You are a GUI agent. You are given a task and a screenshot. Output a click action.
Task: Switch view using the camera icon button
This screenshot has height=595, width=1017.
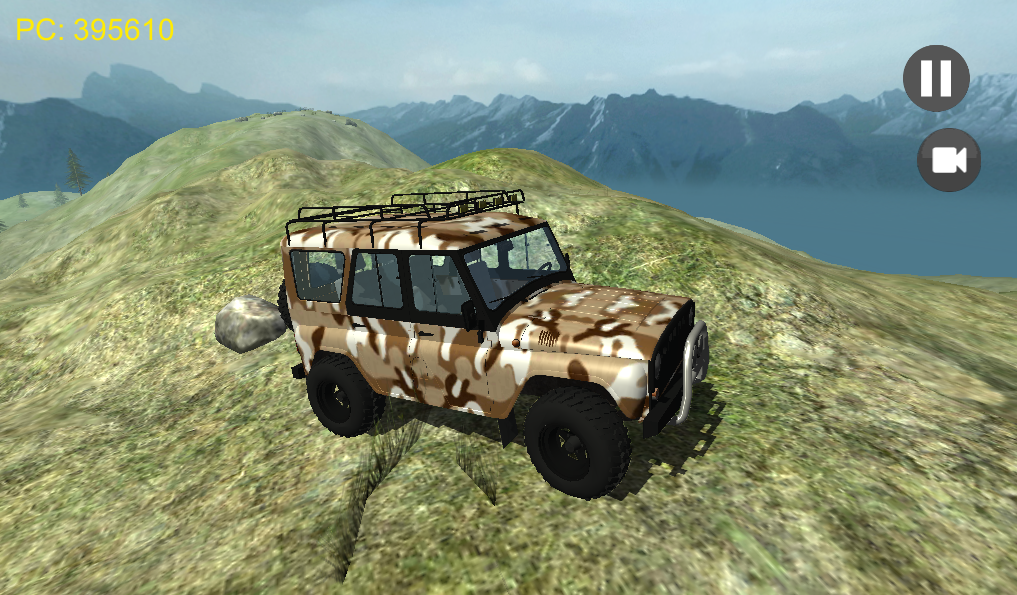pyautogui.click(x=948, y=160)
